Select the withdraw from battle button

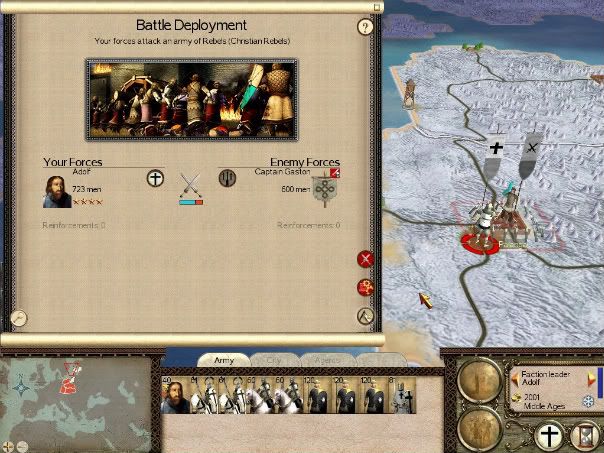pyautogui.click(x=365, y=316)
